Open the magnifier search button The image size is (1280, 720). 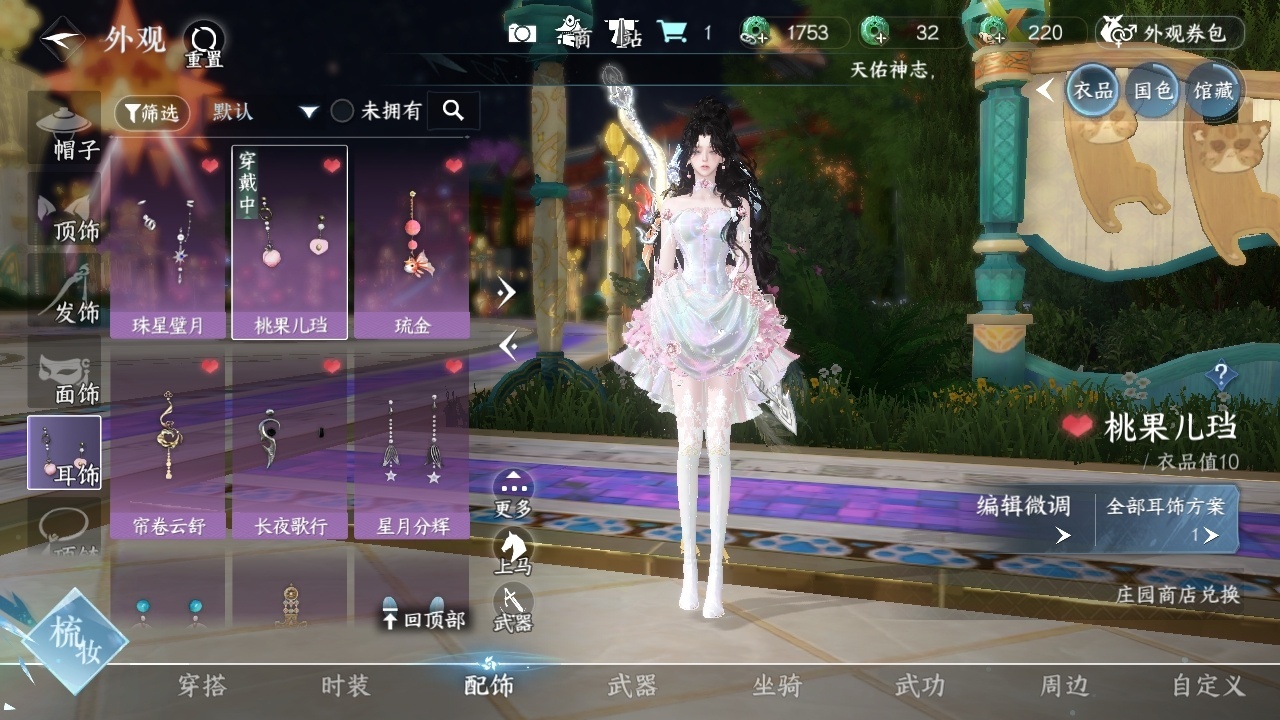coord(453,111)
